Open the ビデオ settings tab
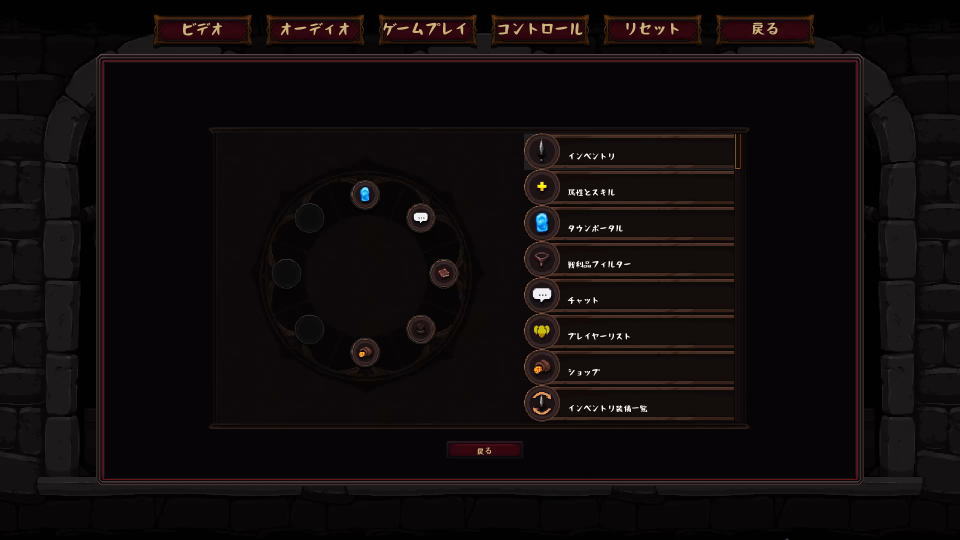This screenshot has height=540, width=960. click(202, 30)
